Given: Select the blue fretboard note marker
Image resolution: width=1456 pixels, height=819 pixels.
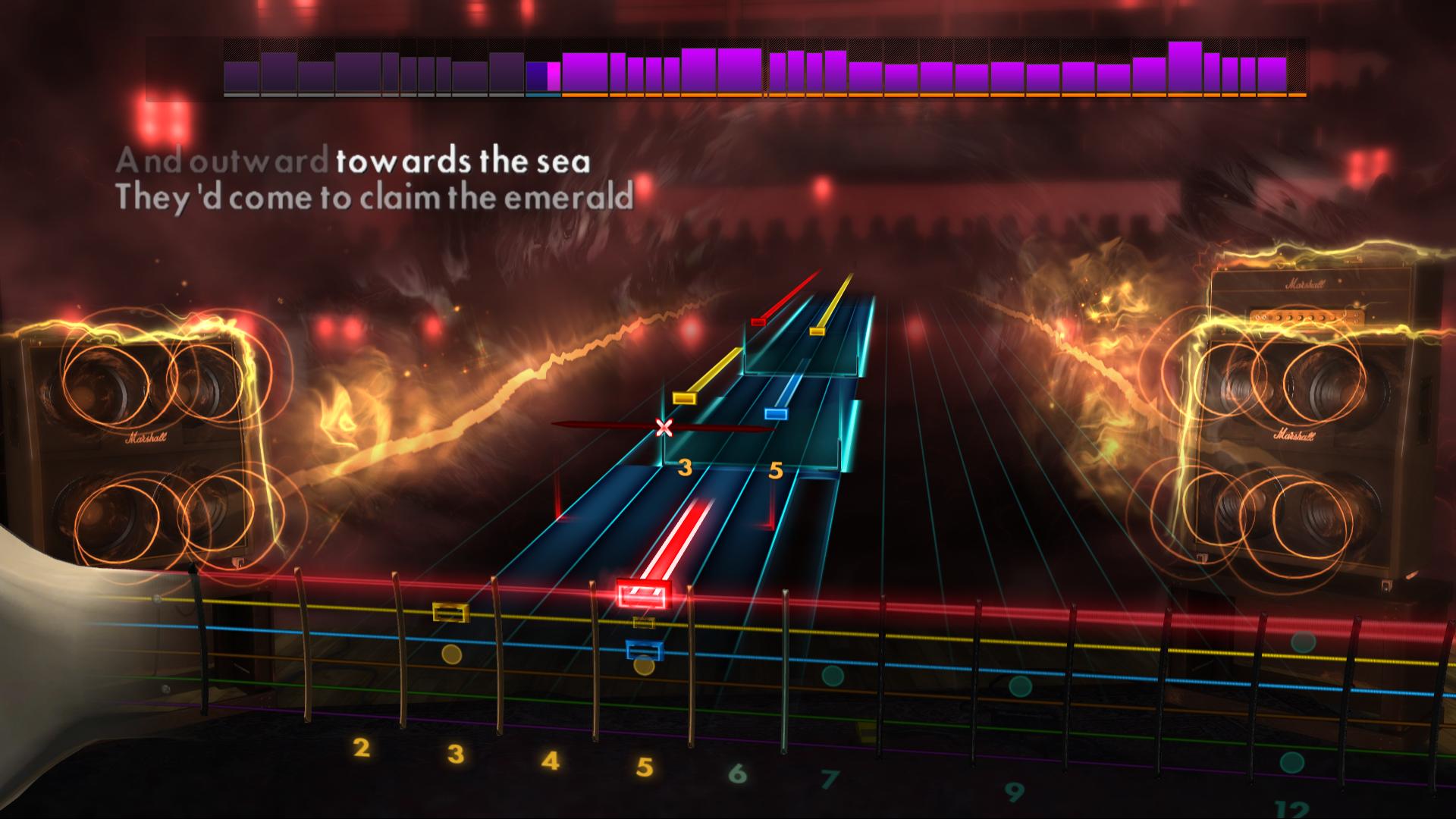Looking at the screenshot, I should (642, 651).
